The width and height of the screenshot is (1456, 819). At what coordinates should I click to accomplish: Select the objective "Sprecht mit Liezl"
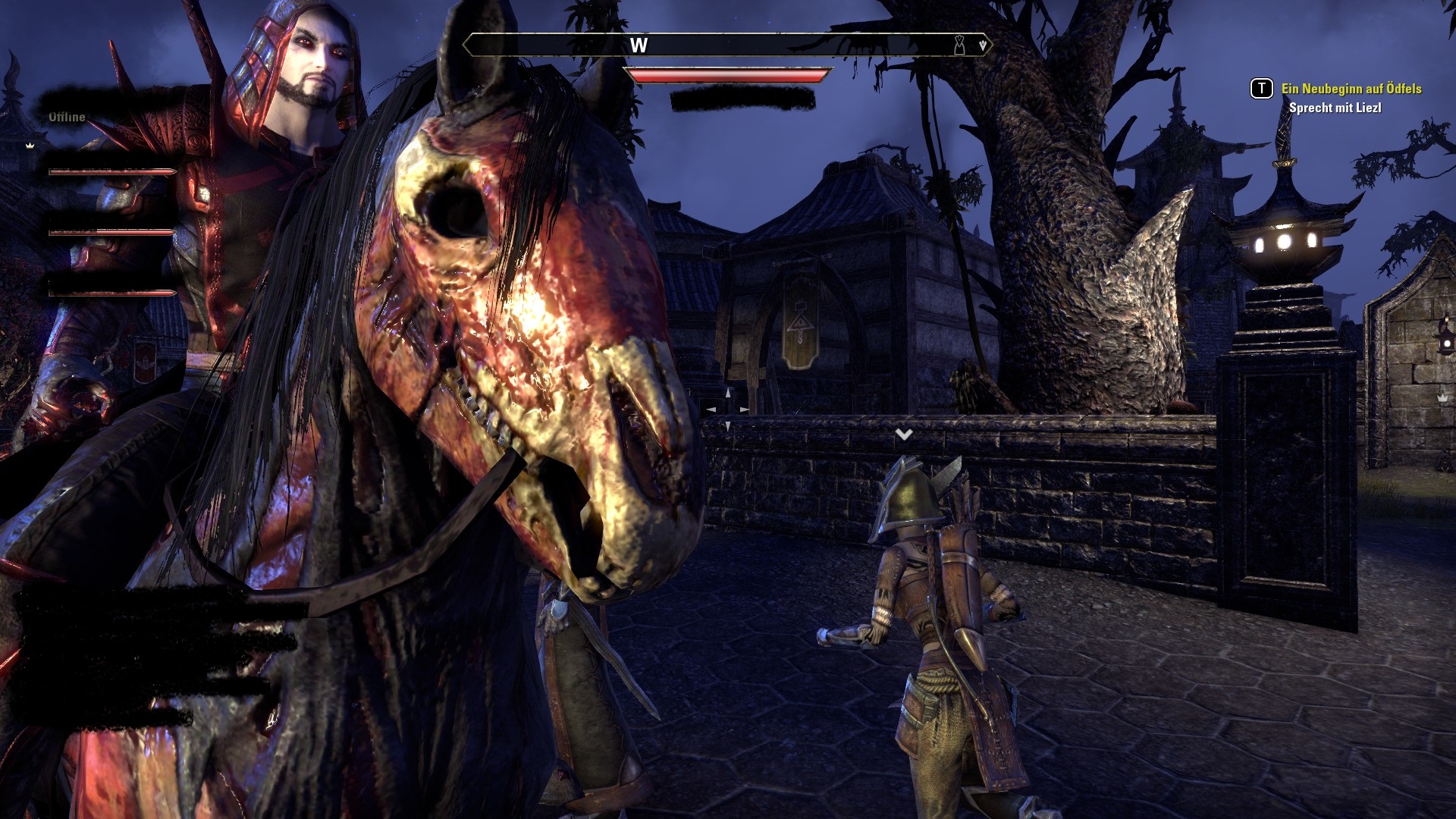(1335, 108)
